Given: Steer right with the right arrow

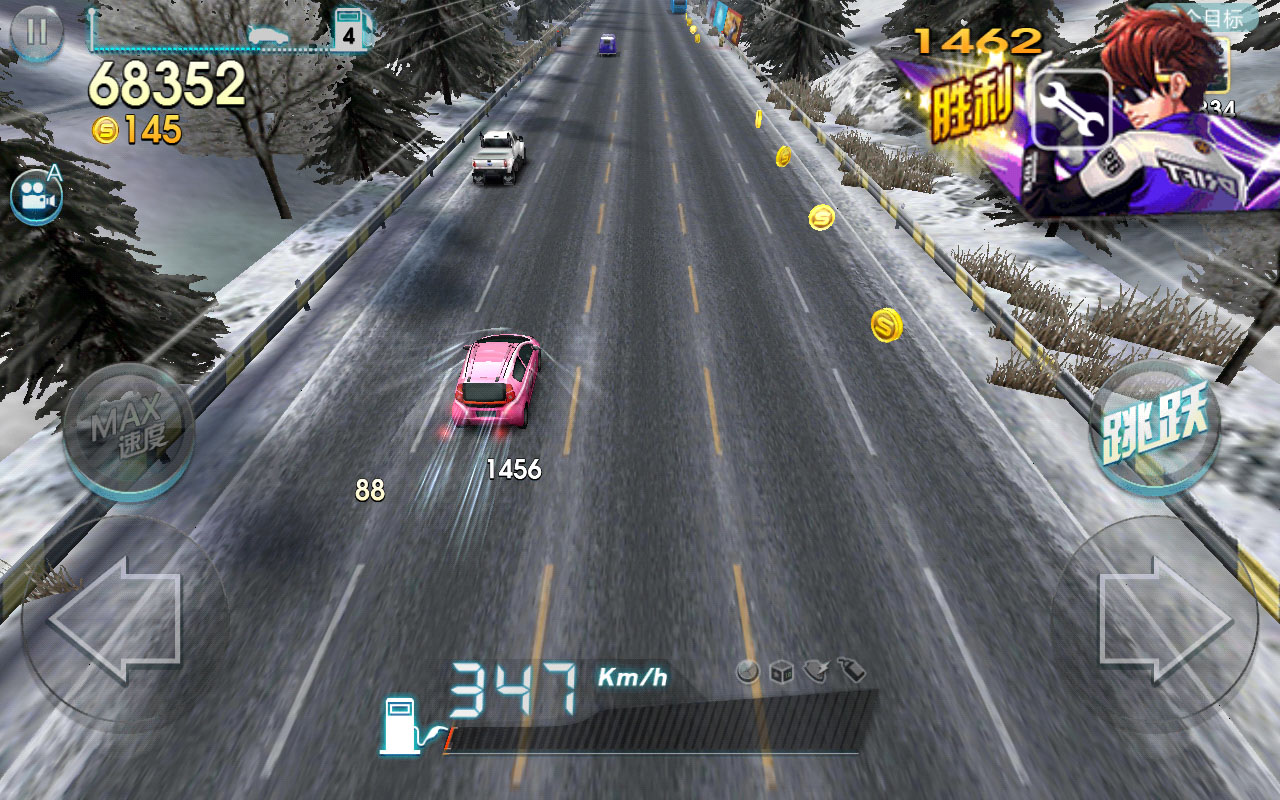Looking at the screenshot, I should pyautogui.click(x=1162, y=621).
